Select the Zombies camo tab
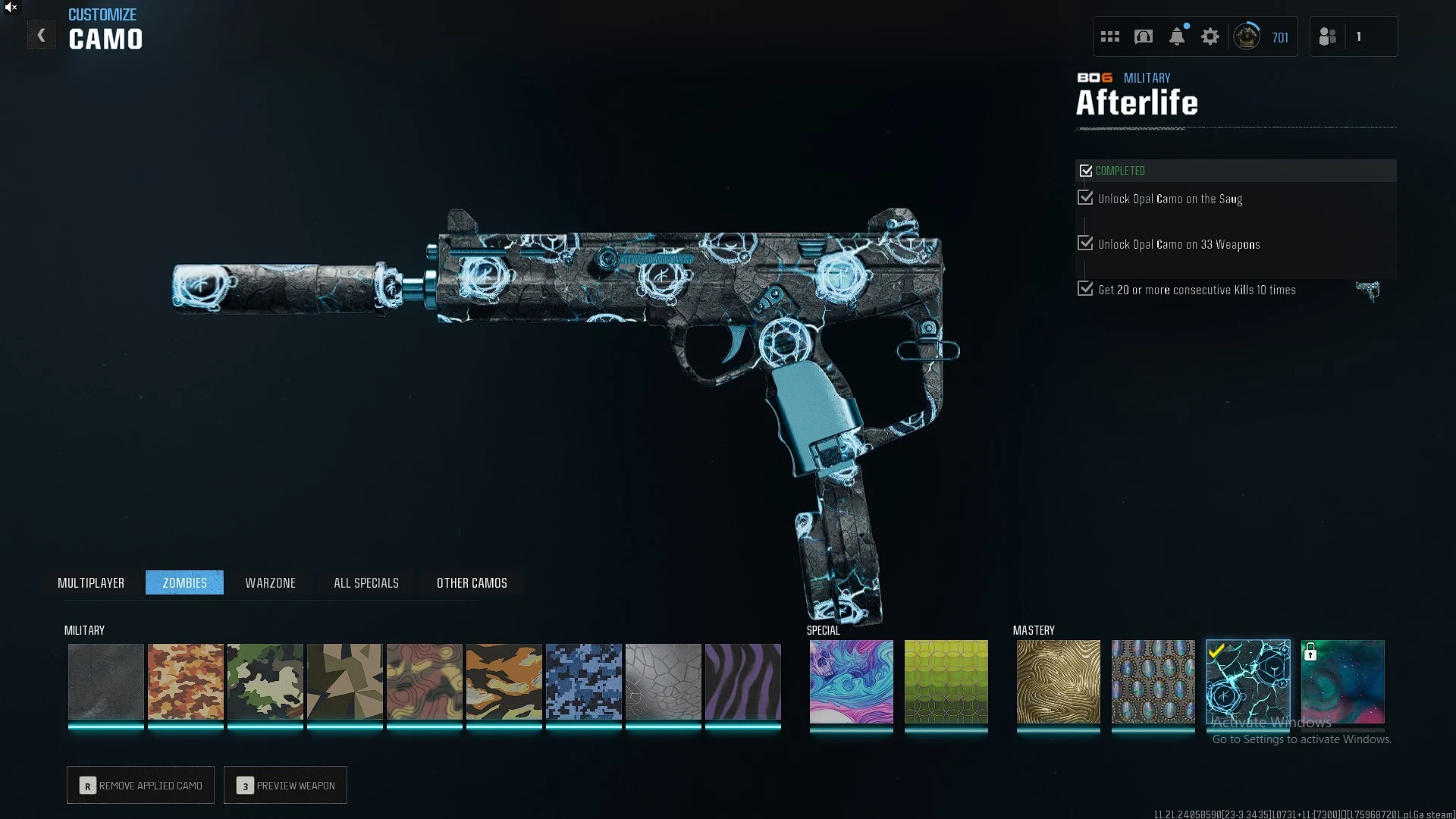Image resolution: width=1456 pixels, height=819 pixels. (x=184, y=582)
